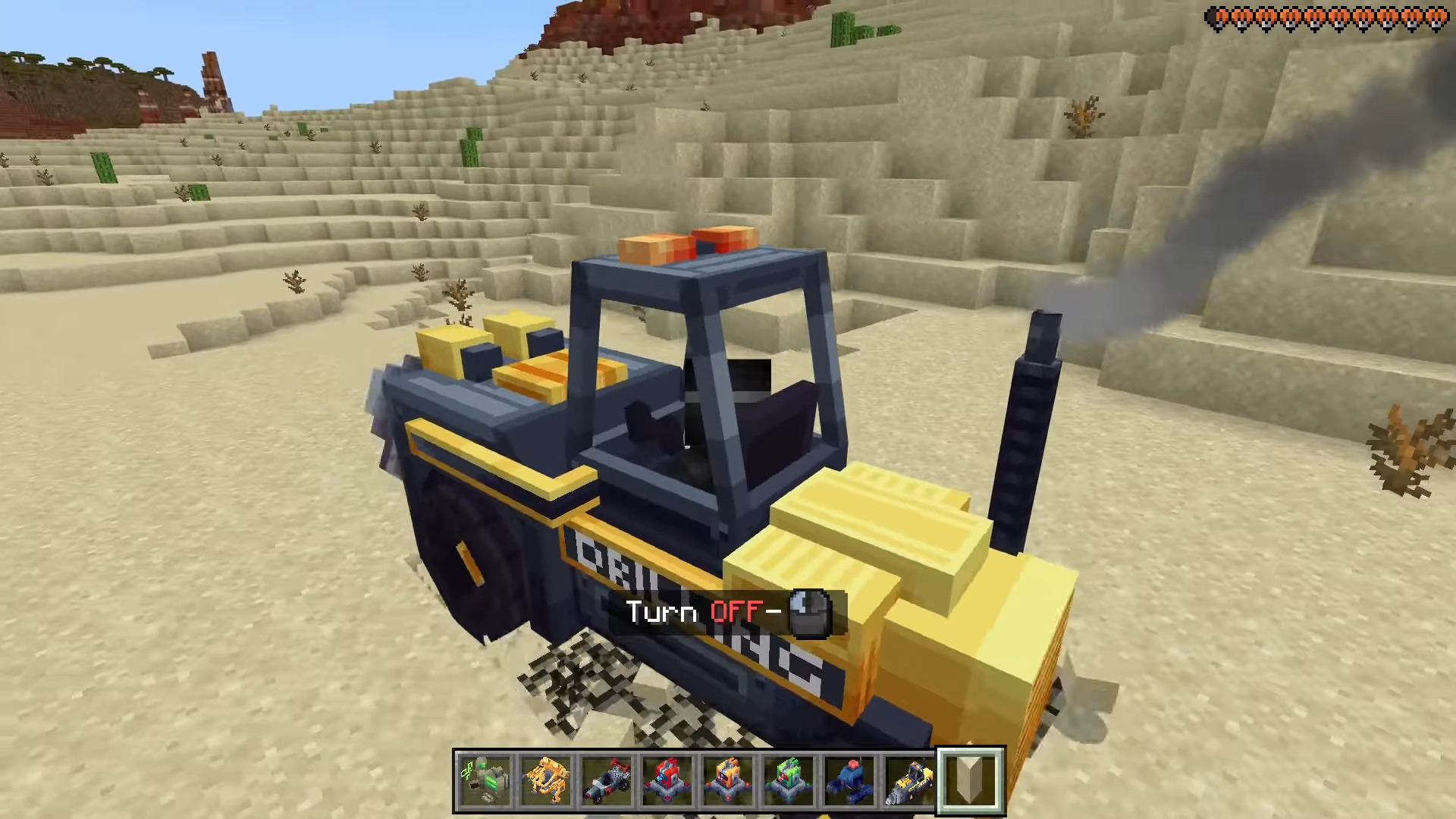Screen dimensions: 1456x819
Task: Click the yellow engine hood of the driller
Action: pyautogui.click(x=872, y=516)
